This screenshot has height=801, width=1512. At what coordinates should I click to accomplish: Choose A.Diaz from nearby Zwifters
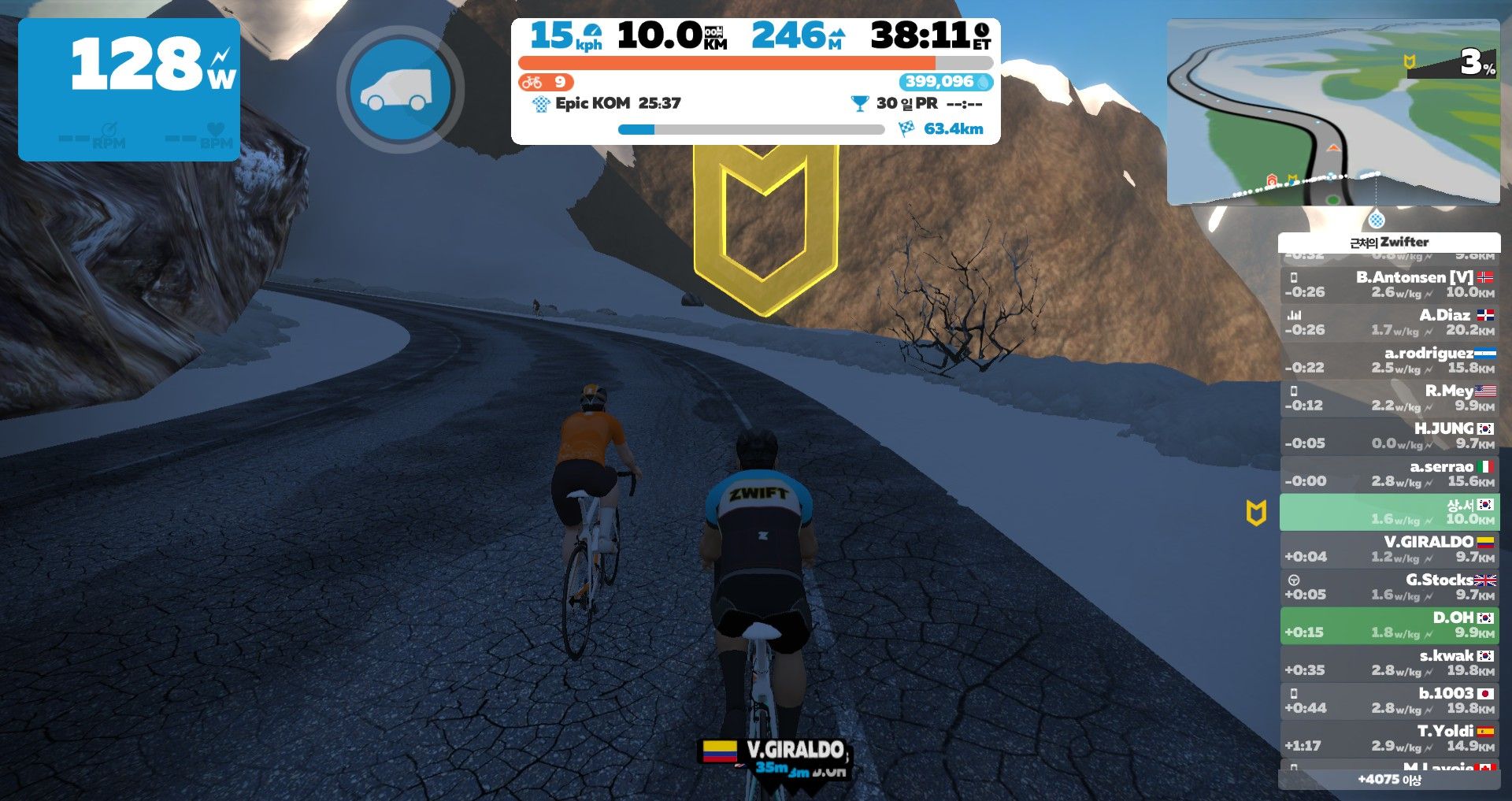[1389, 322]
